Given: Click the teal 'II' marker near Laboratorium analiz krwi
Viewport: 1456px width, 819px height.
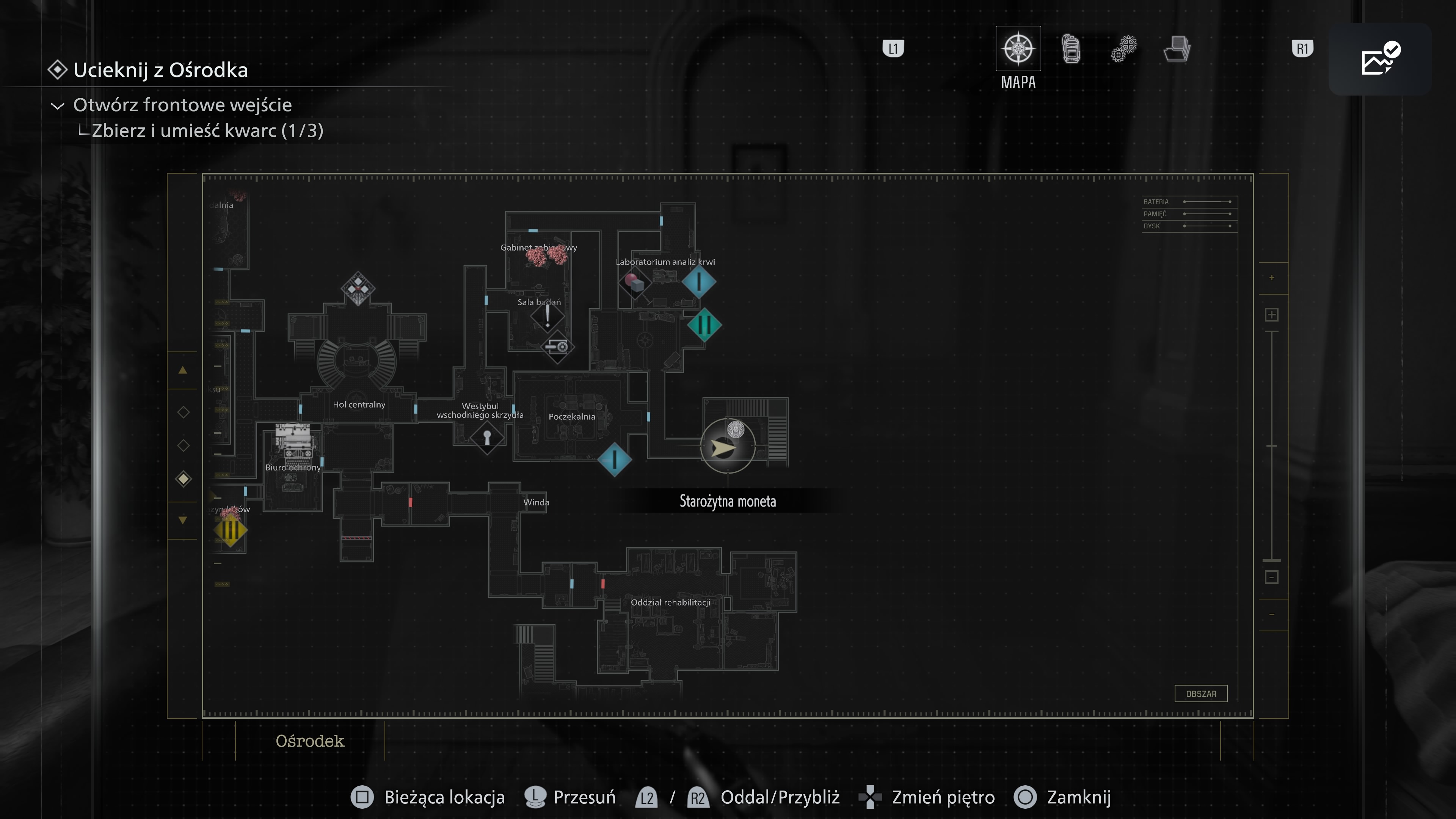Looking at the screenshot, I should click(704, 325).
